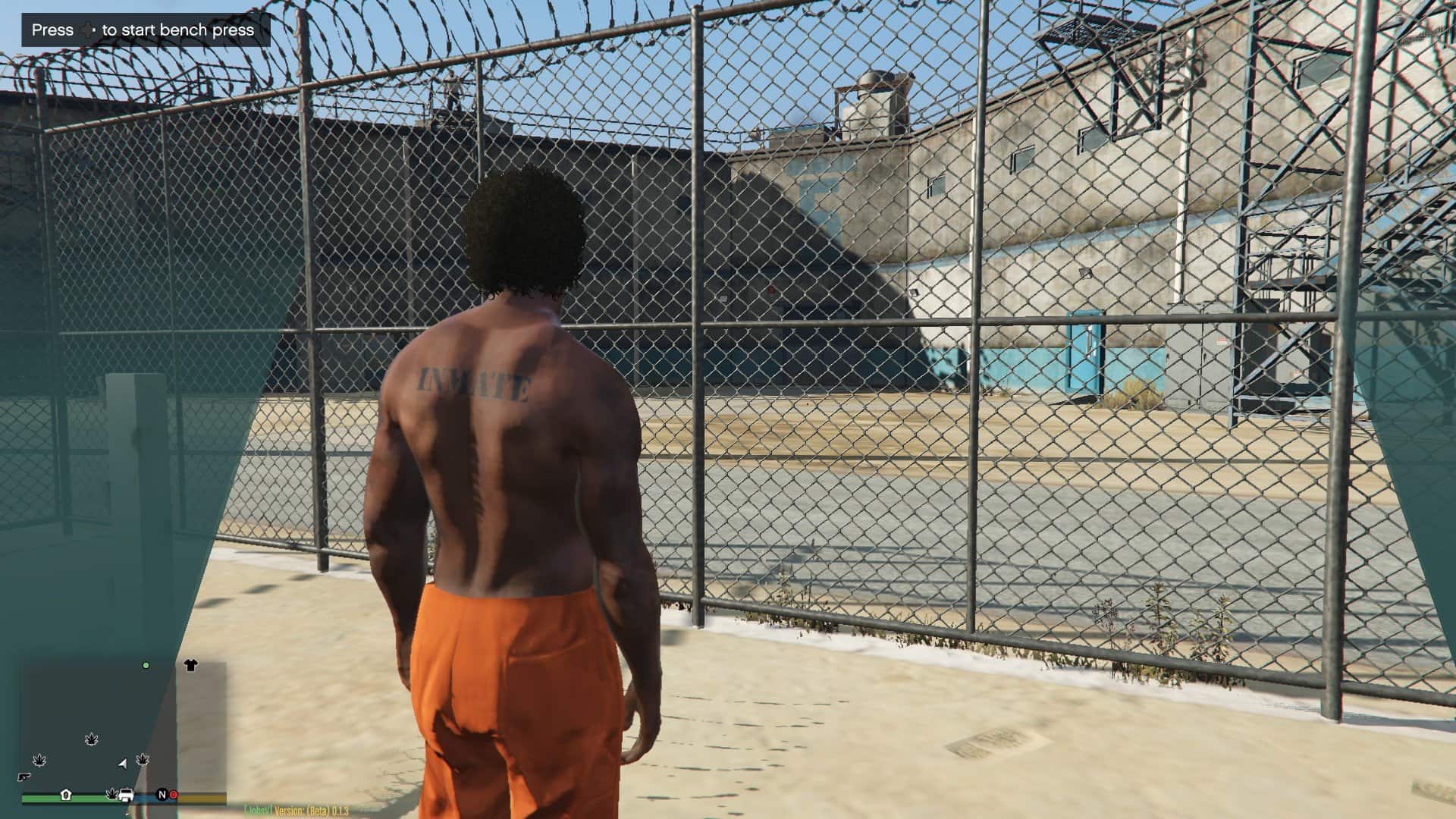Viewport: 1456px width, 819px height.
Task: Select the white car blip
Action: pyautogui.click(x=127, y=795)
